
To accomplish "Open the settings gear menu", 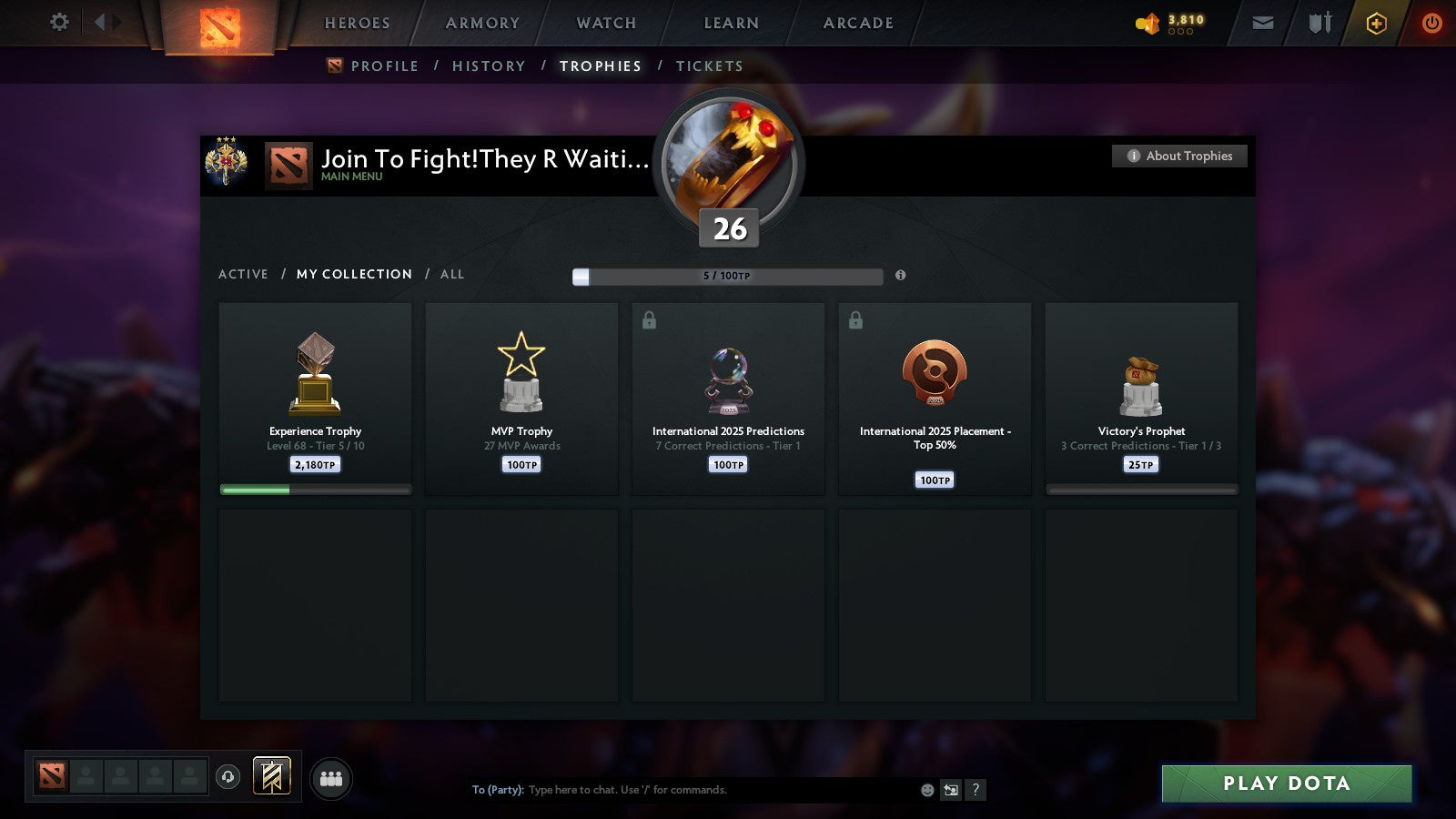I will coord(58,23).
